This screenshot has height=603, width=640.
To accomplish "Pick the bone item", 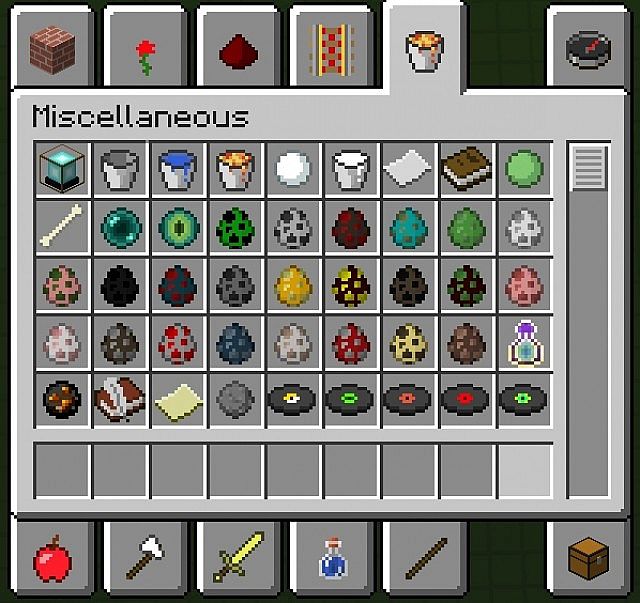I will [x=62, y=226].
